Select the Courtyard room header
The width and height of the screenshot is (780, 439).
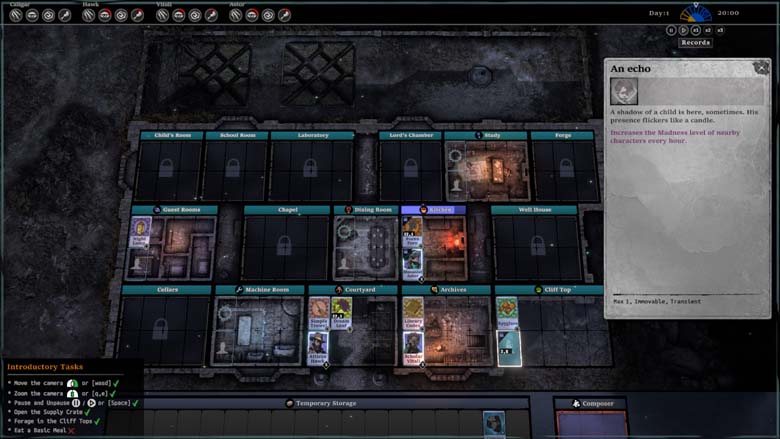tap(353, 290)
